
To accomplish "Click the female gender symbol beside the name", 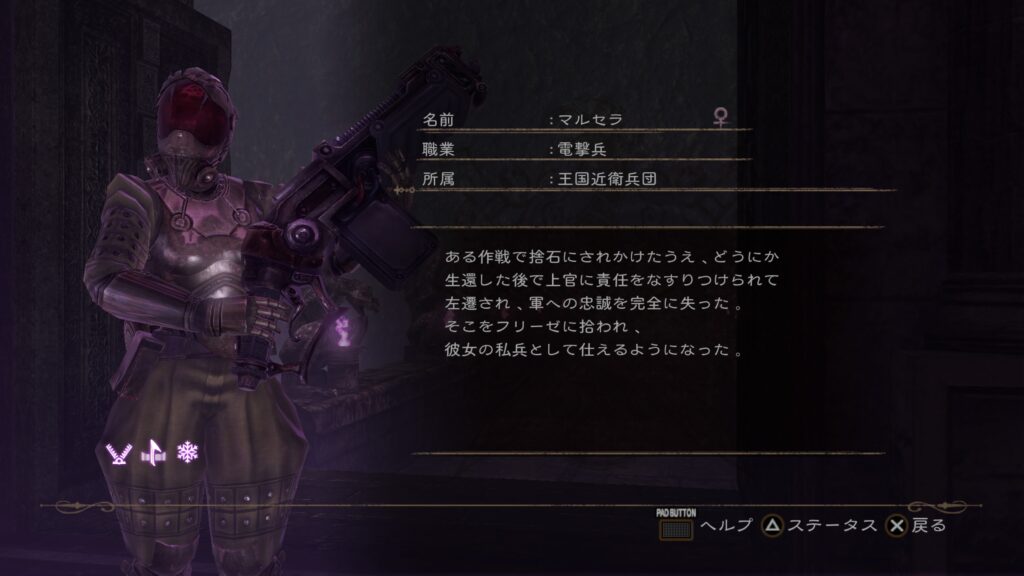I will 719,118.
